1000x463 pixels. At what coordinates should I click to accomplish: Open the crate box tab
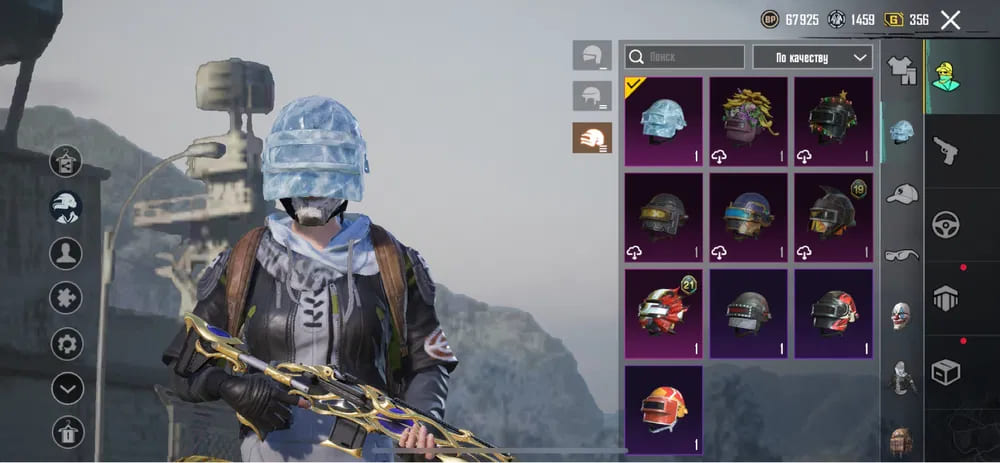point(945,371)
